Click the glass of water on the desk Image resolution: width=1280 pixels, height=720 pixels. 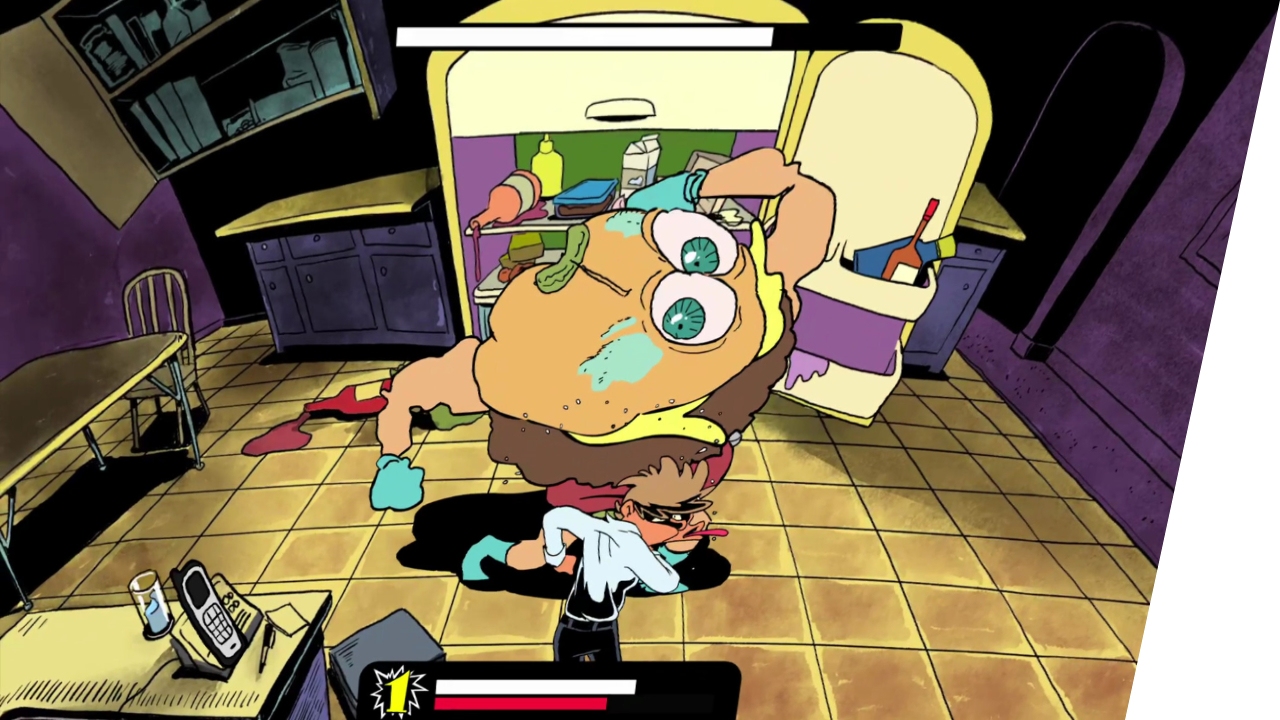pos(151,604)
